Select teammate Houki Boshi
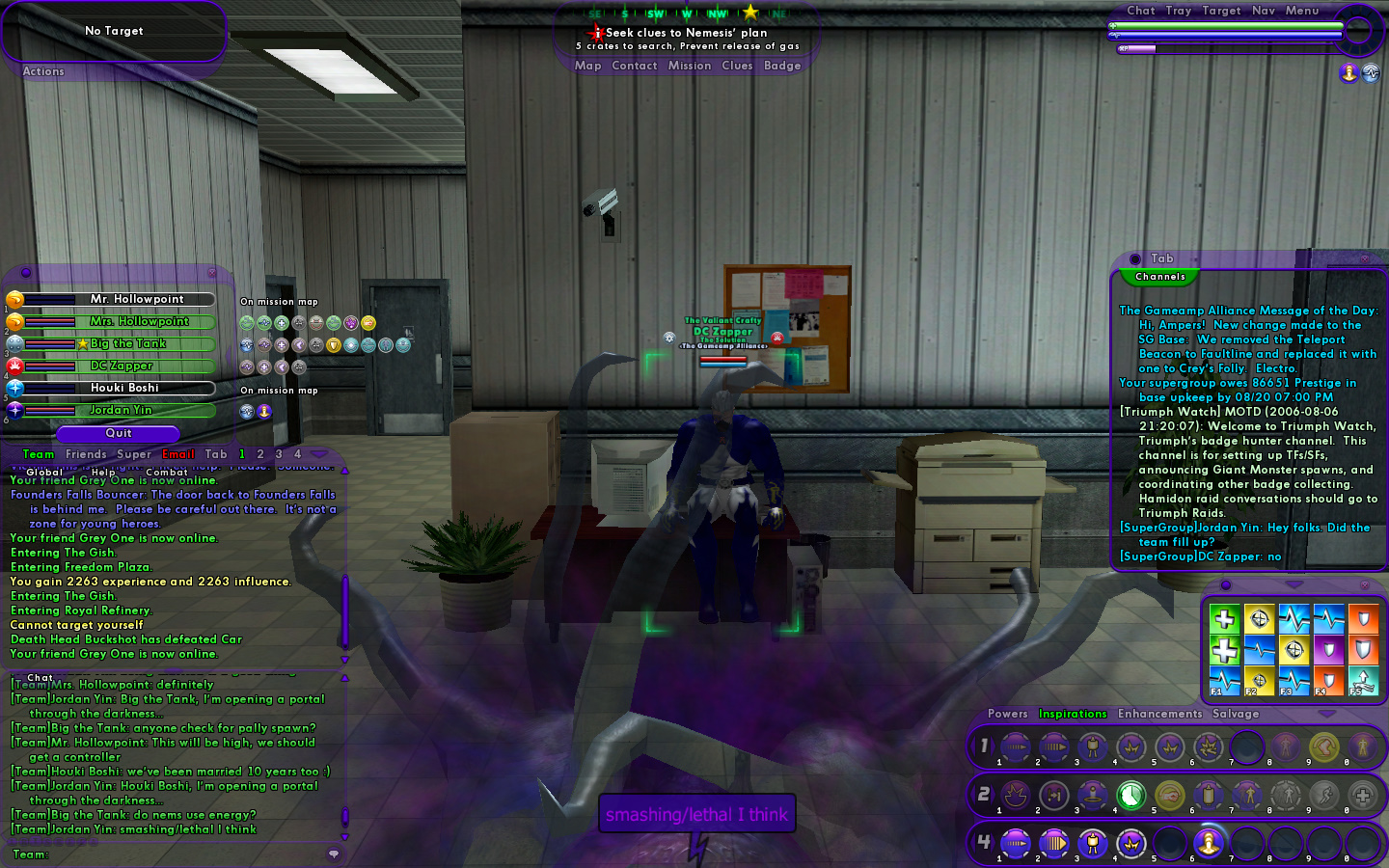The image size is (1389, 868). tap(124, 388)
